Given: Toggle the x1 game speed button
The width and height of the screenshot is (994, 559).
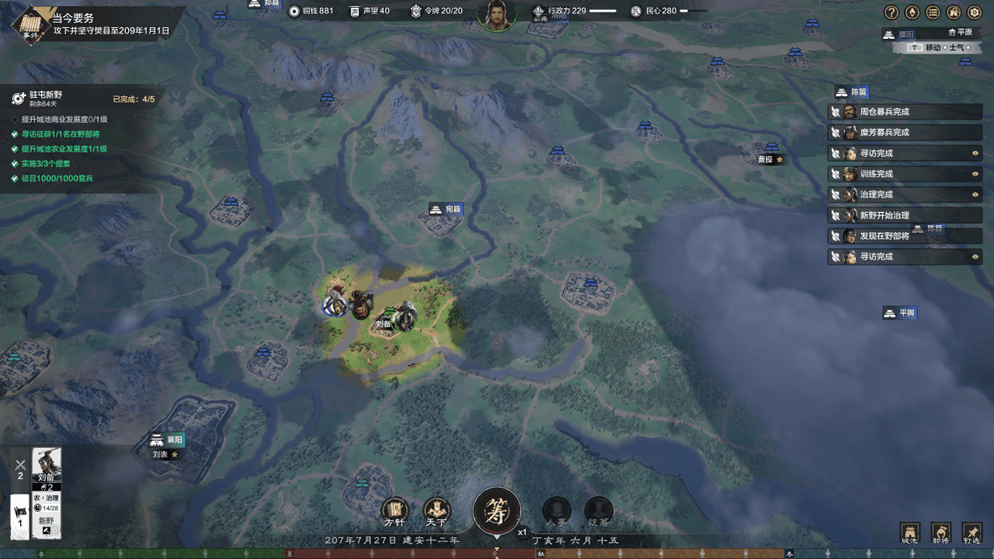Looking at the screenshot, I should coord(522,532).
